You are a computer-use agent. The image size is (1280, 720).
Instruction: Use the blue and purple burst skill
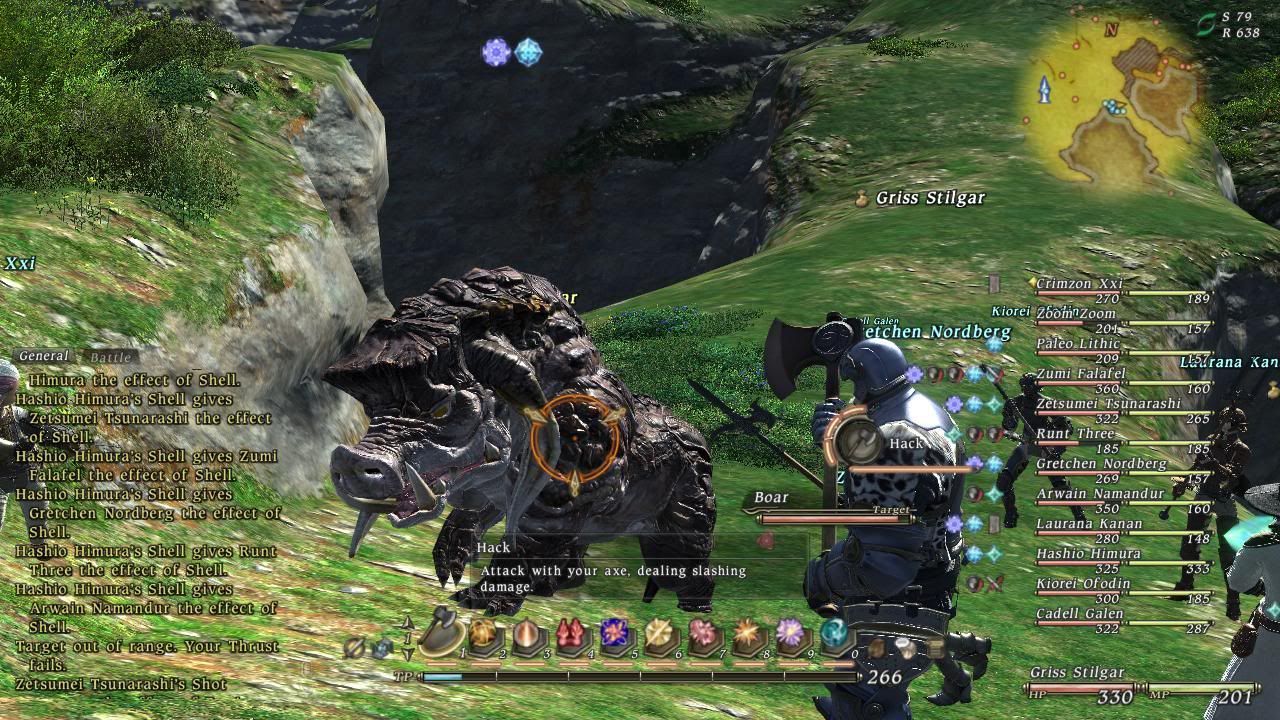point(614,634)
